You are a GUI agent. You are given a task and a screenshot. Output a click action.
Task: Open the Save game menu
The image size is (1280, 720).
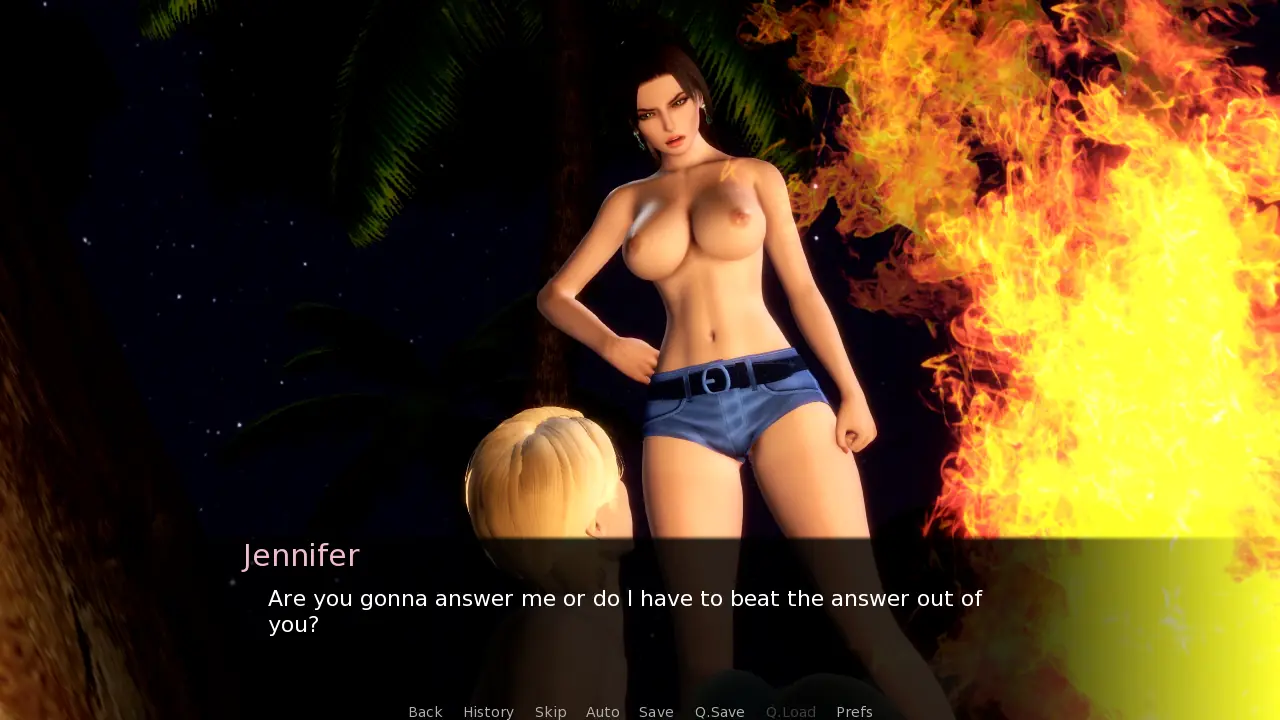(656, 712)
